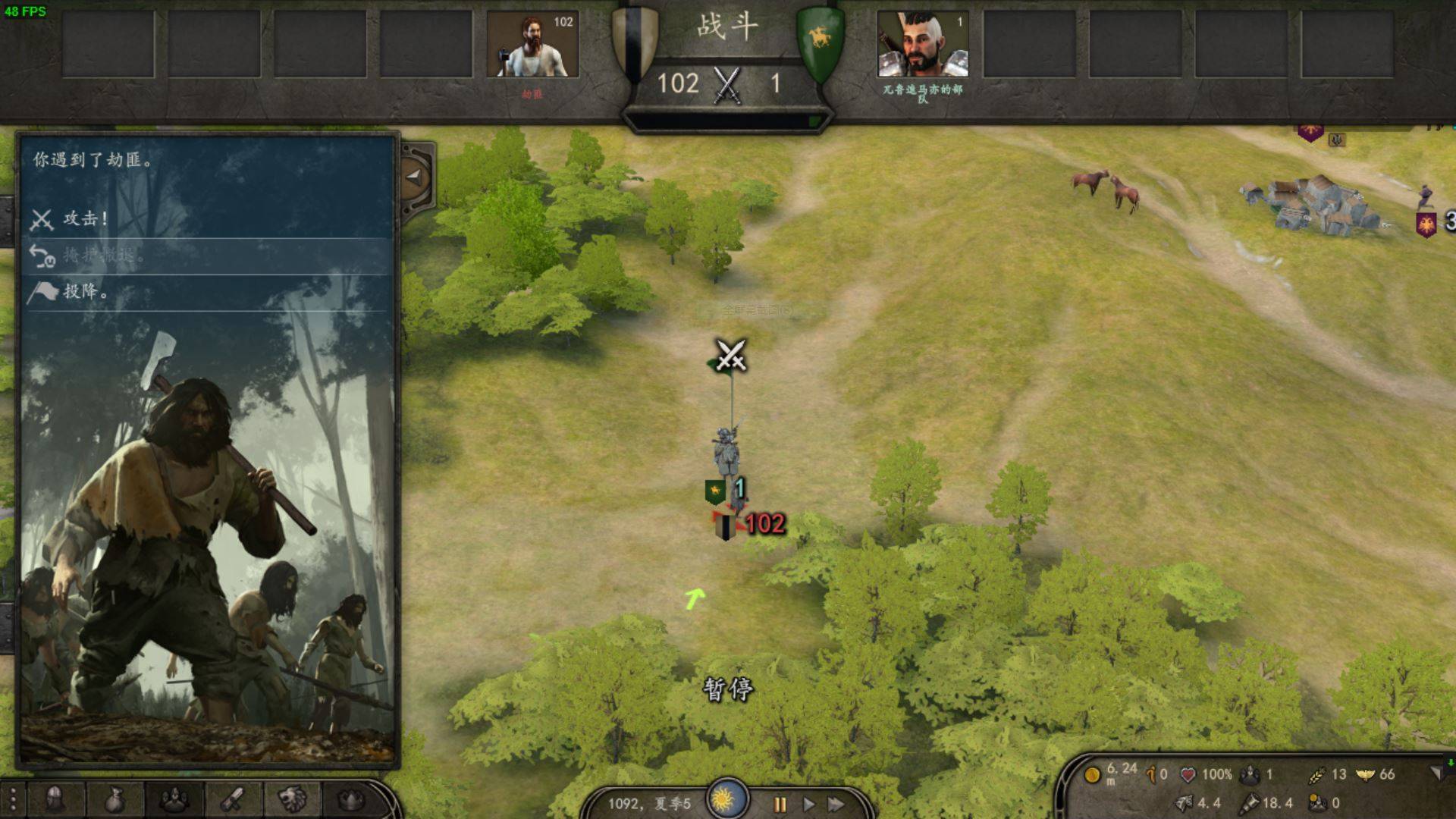Open the kingdom crown icon

click(x=350, y=799)
